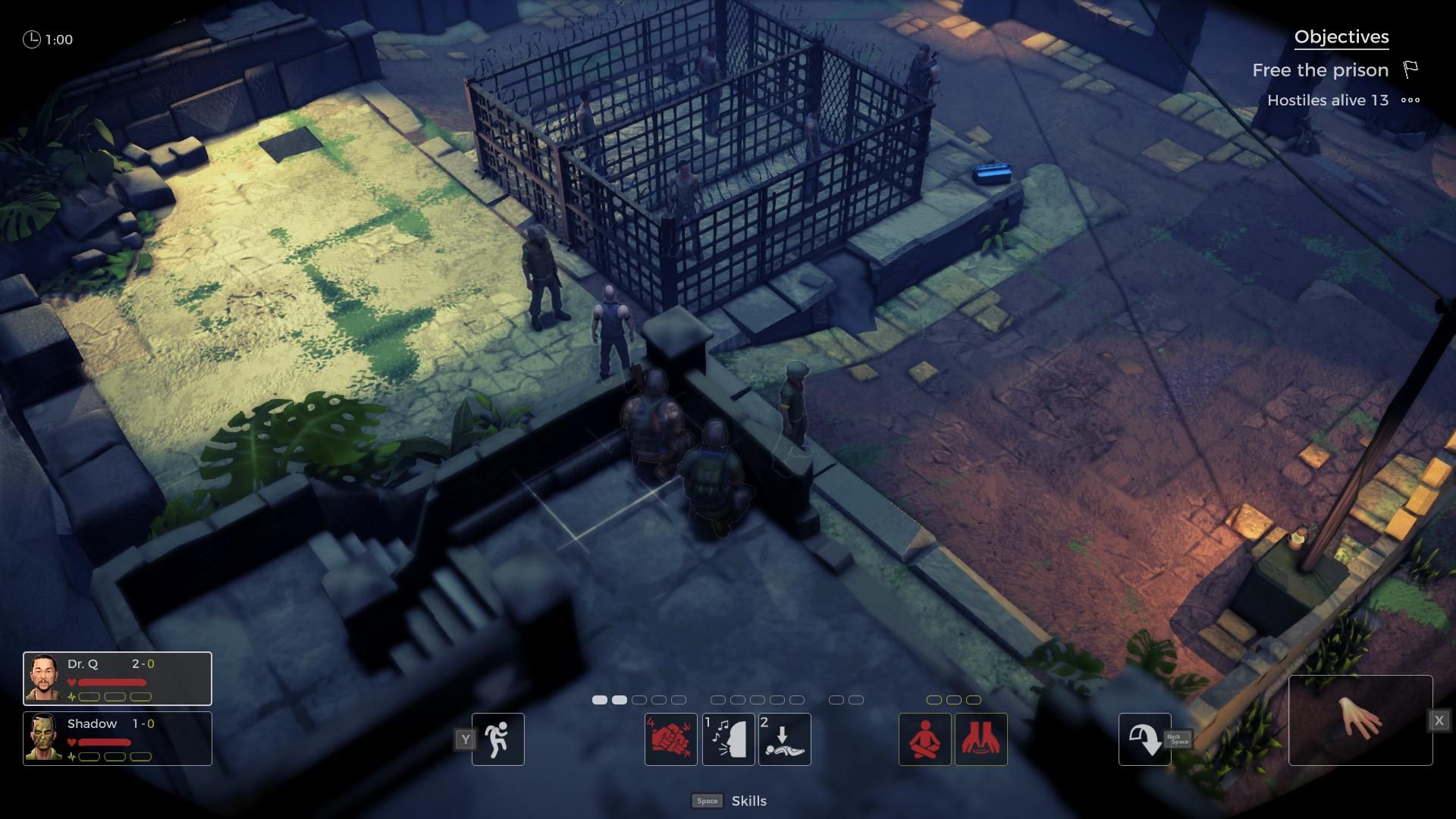Toggle the running-man sneak mode icon
Viewport: 1456px width, 819px height.
coord(497,739)
